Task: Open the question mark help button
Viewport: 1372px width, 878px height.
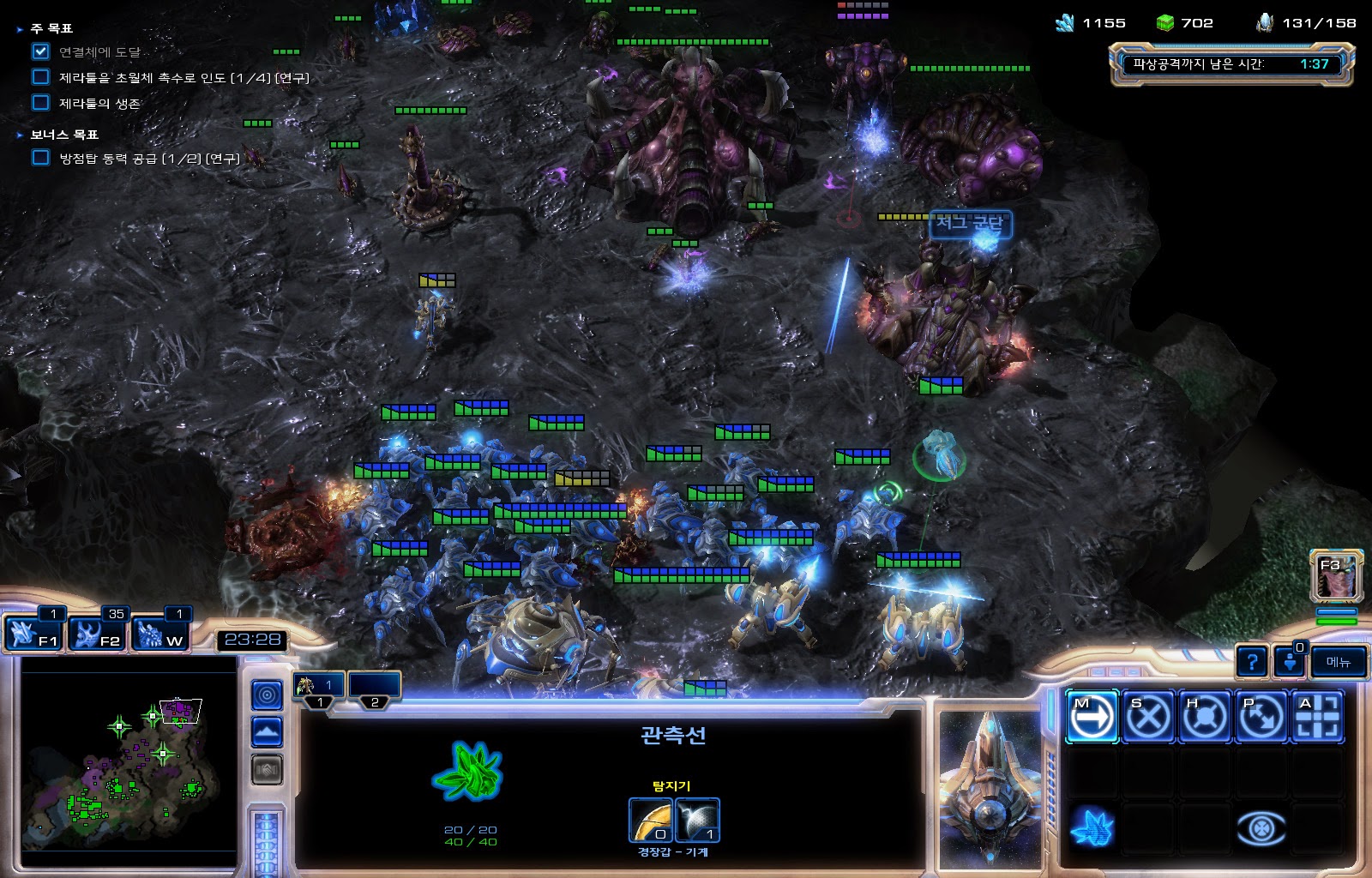Action: click(1252, 662)
